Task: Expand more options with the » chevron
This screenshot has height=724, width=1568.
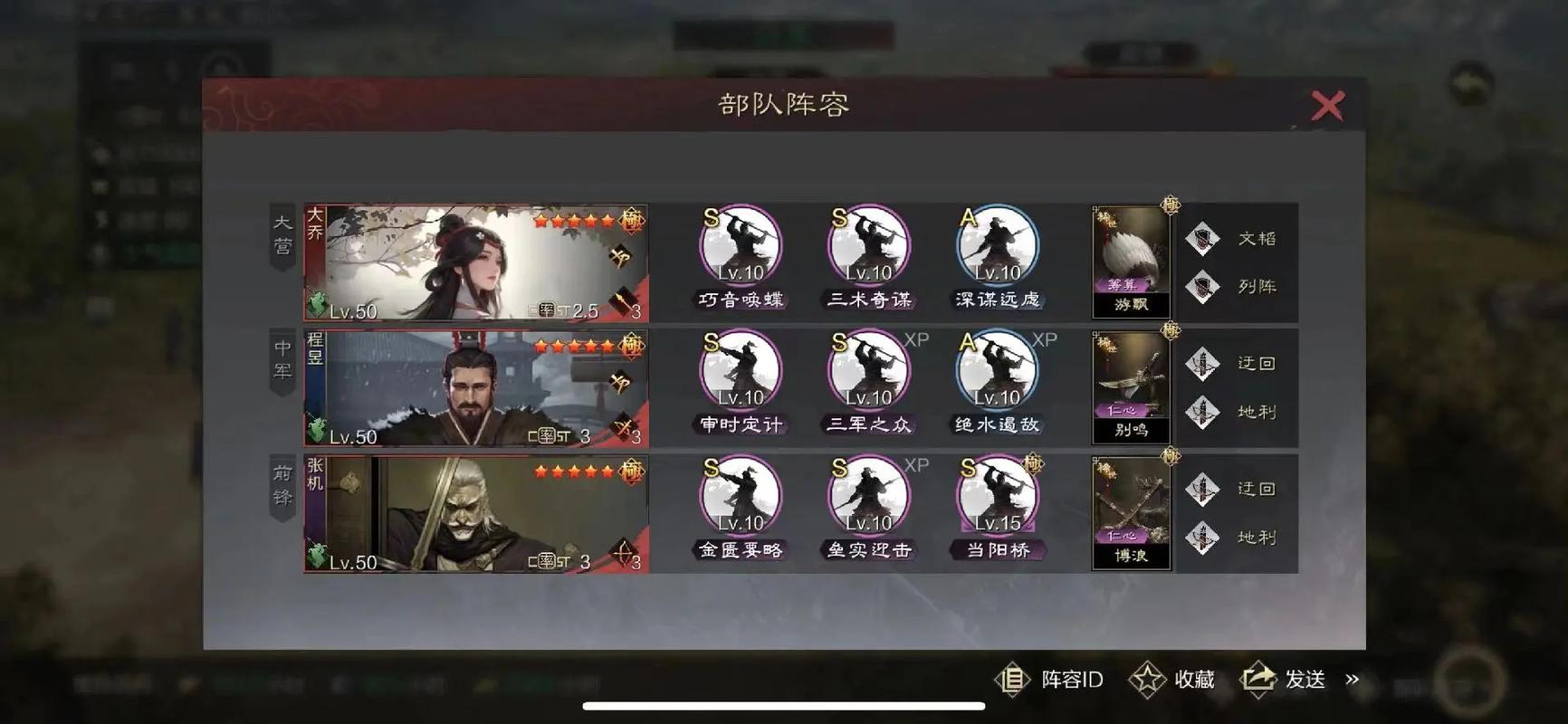Action: pos(1353,680)
